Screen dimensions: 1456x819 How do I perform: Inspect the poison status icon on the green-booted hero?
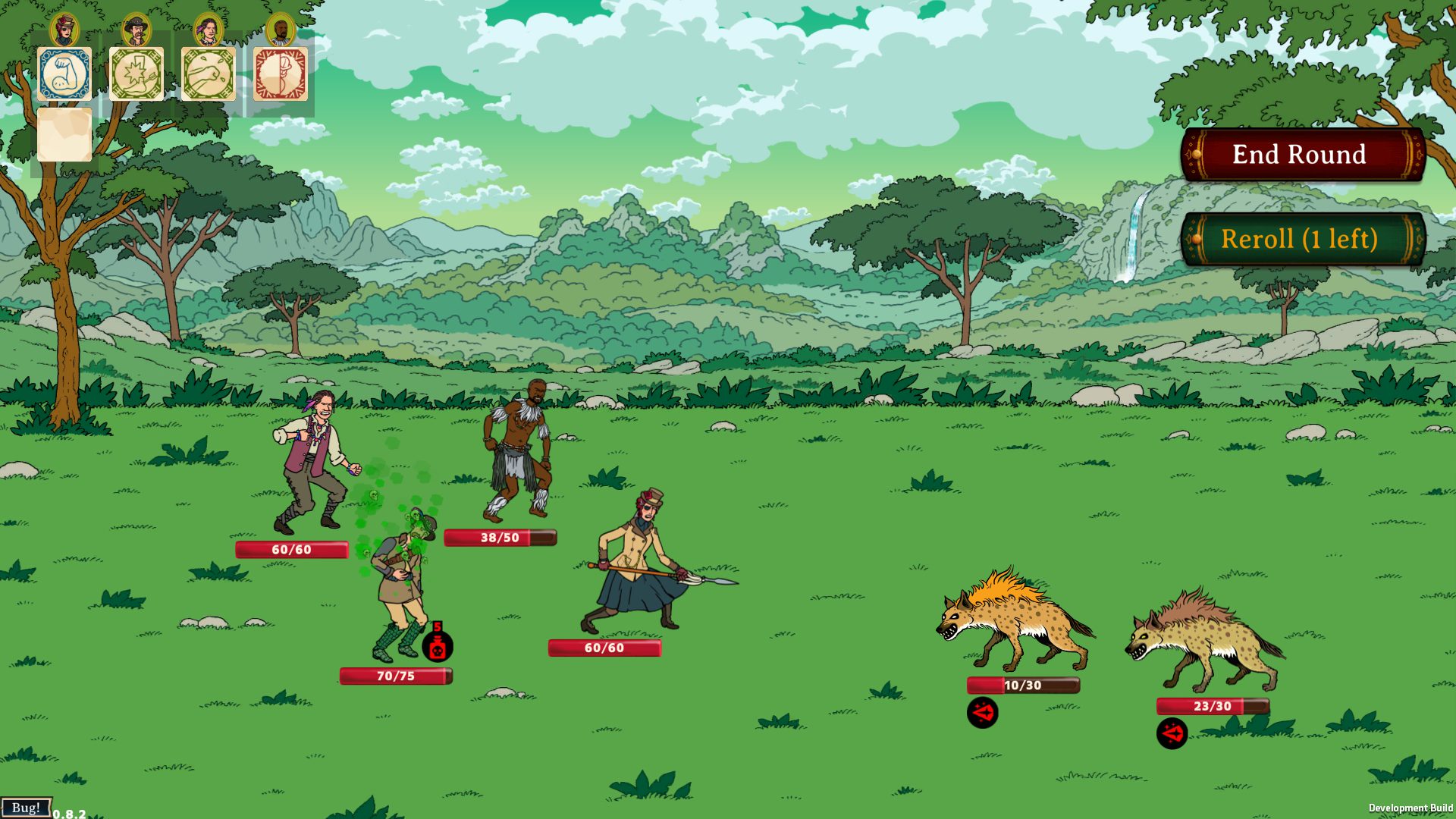click(x=437, y=645)
